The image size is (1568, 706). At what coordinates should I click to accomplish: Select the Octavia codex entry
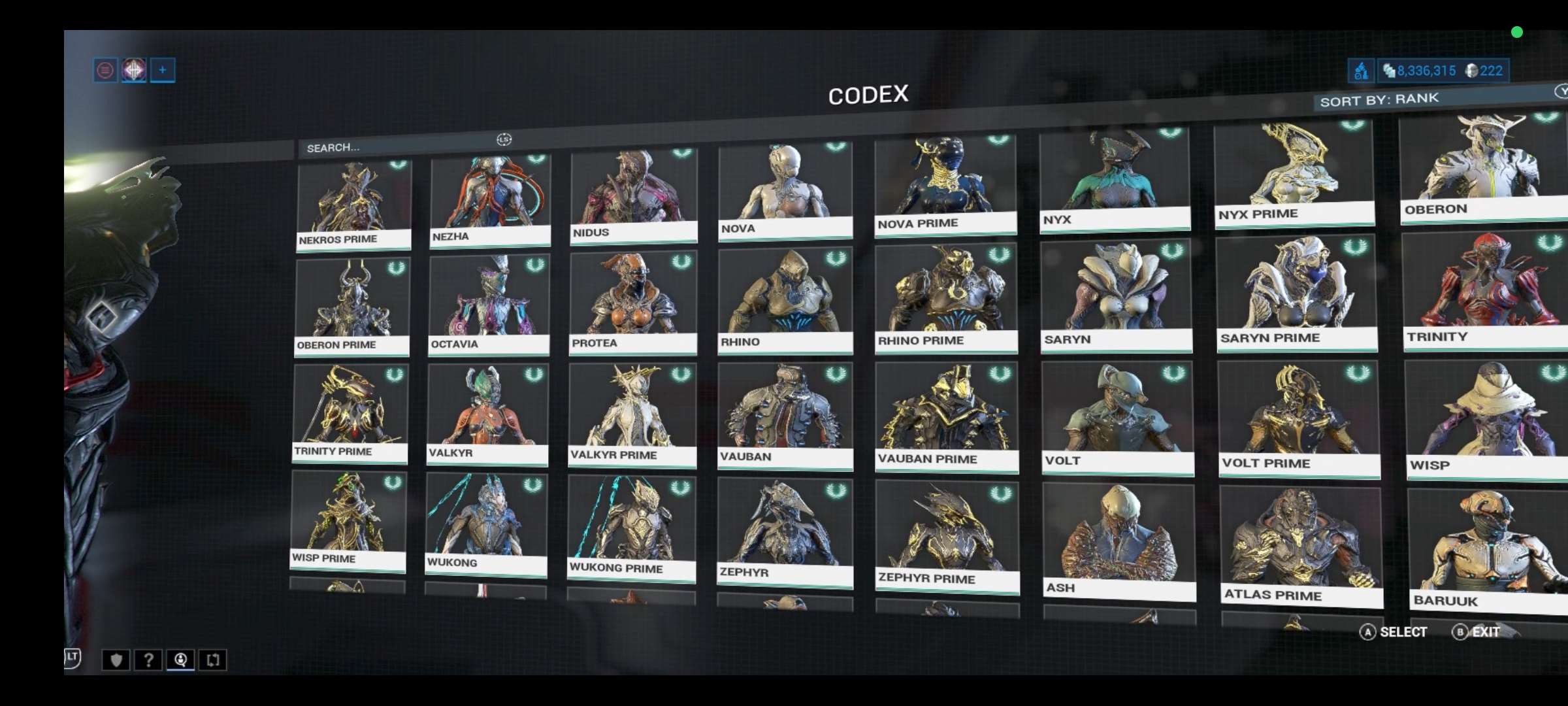coord(489,304)
